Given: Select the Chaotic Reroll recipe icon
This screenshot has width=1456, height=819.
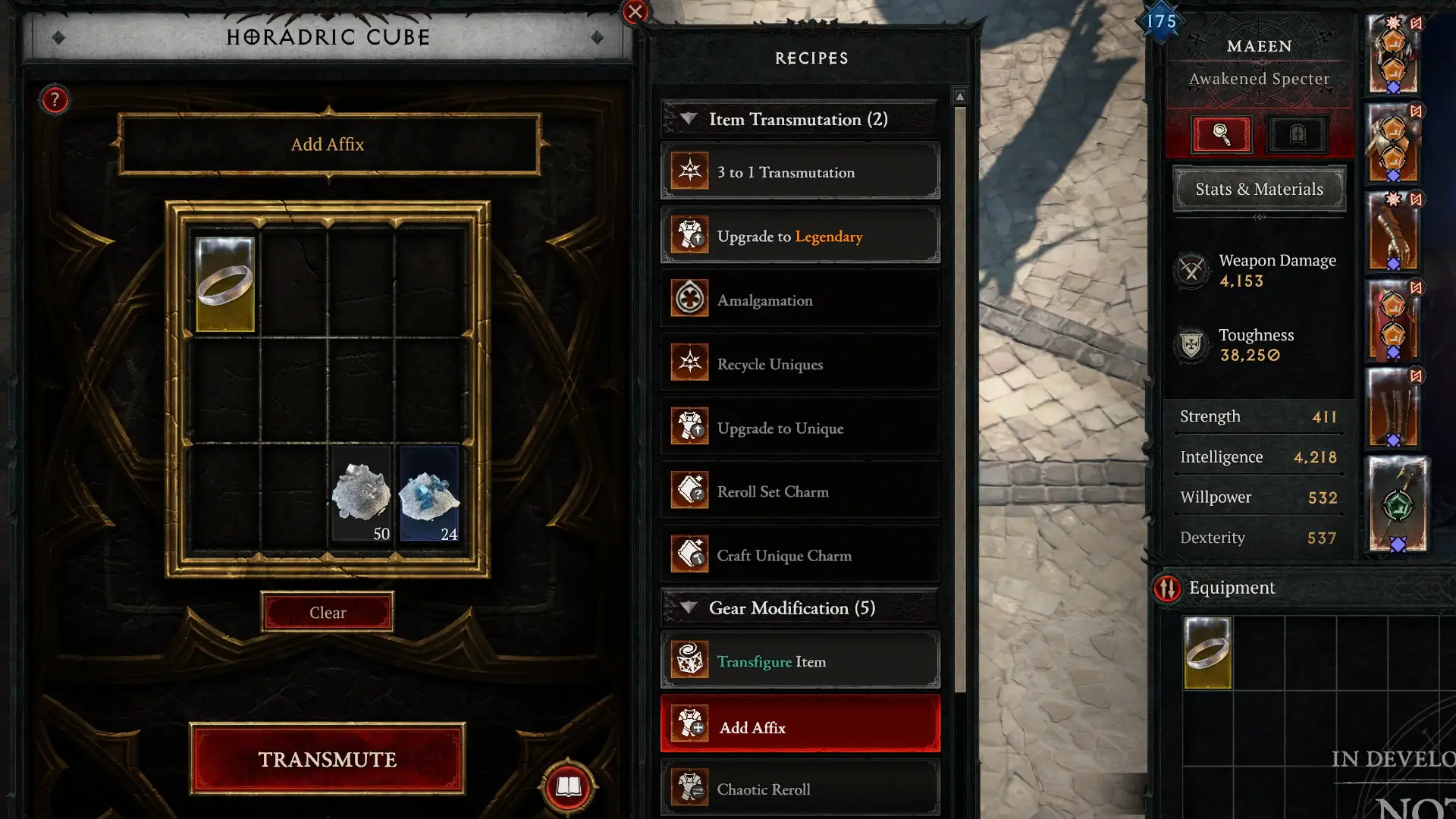Looking at the screenshot, I should (689, 788).
